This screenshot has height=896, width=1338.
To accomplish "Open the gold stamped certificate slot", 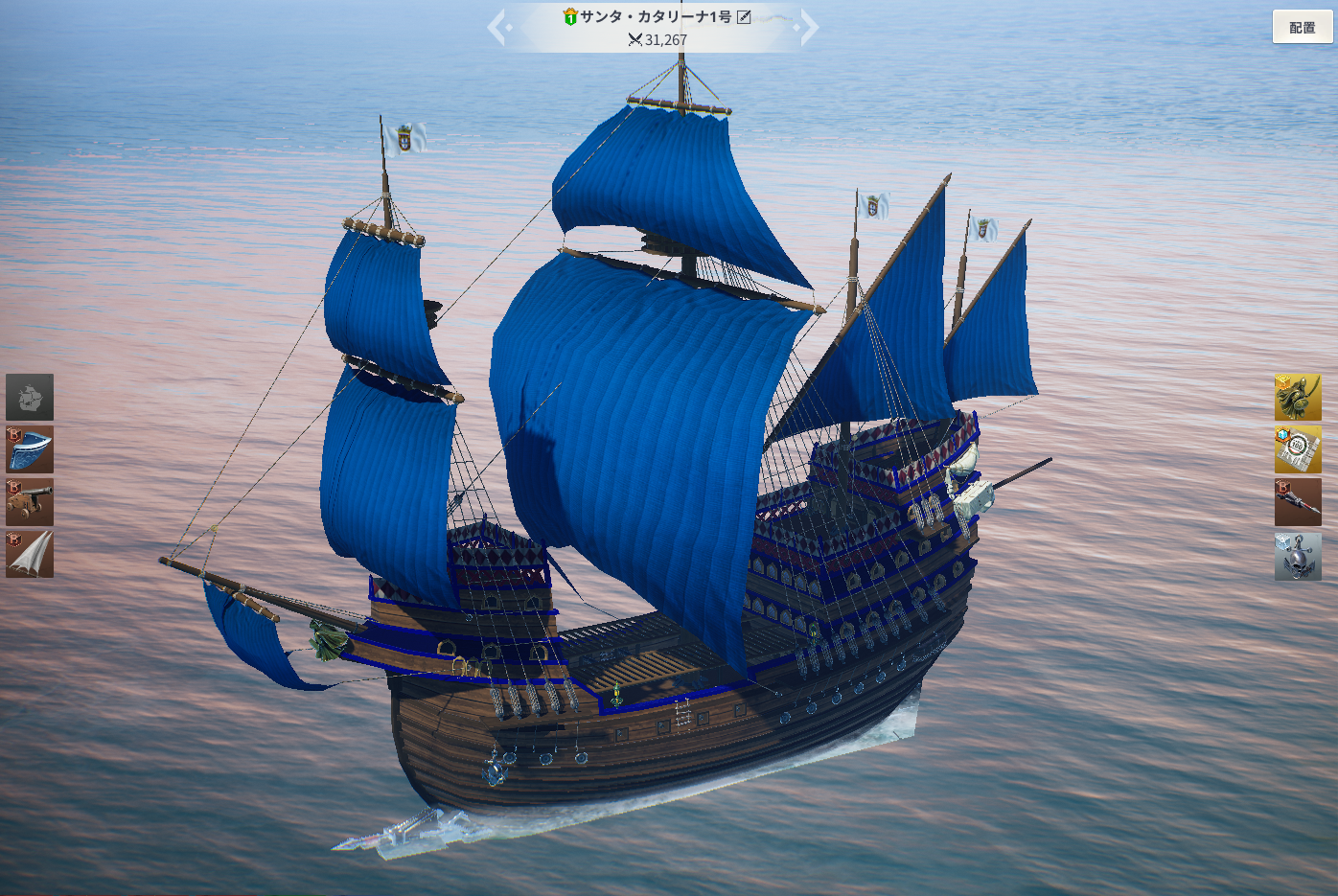I will click(1298, 449).
